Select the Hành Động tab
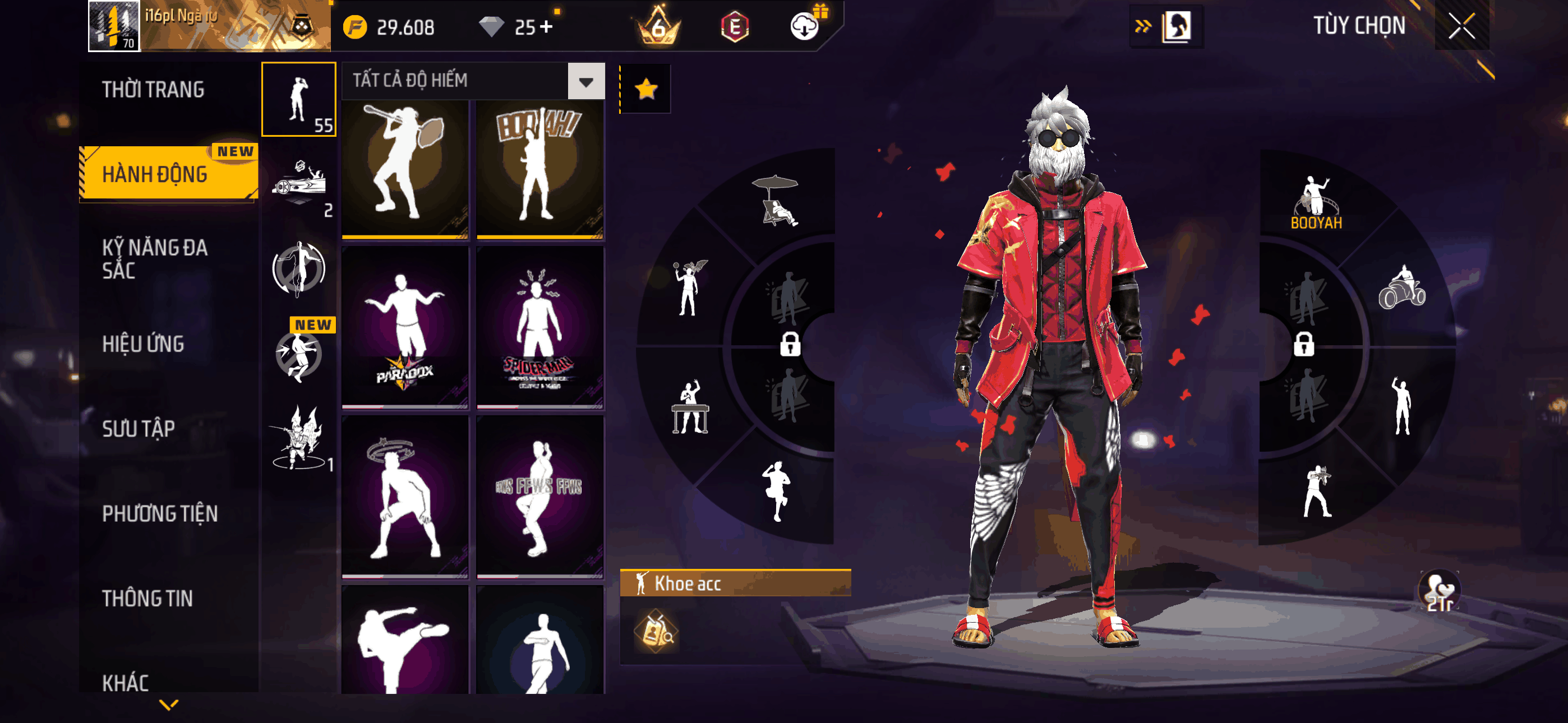This screenshot has width=1568, height=723. tap(155, 174)
